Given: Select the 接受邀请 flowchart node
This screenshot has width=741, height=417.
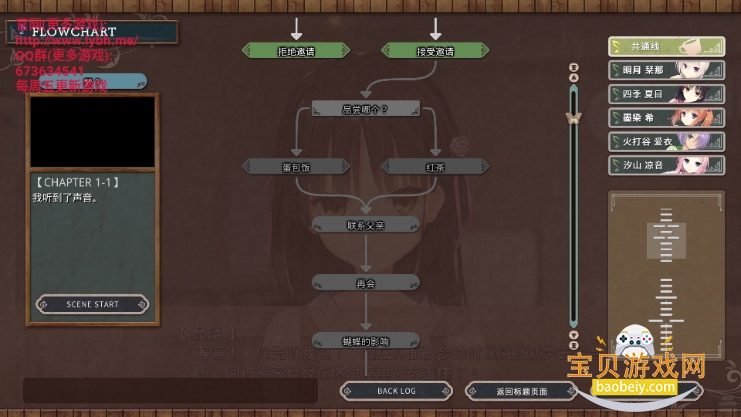Looking at the screenshot, I should pyautogui.click(x=434, y=51).
